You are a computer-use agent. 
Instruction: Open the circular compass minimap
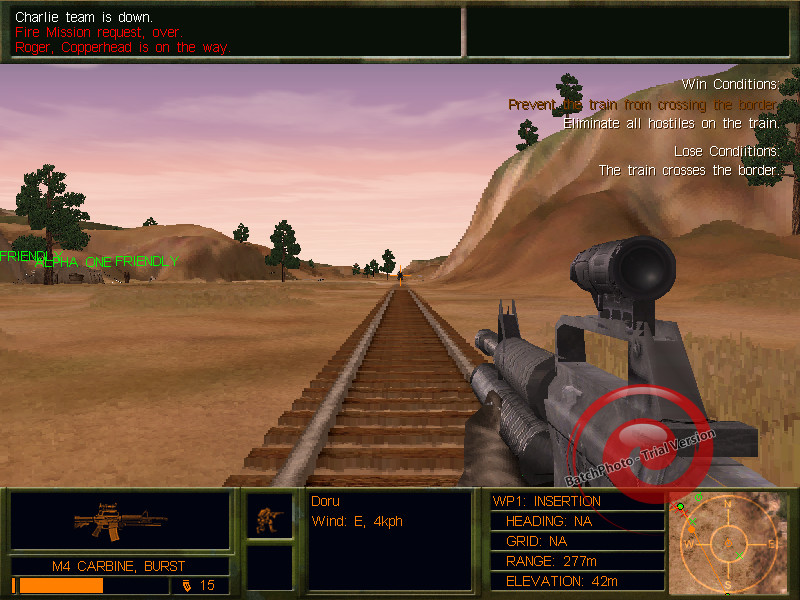click(728, 543)
